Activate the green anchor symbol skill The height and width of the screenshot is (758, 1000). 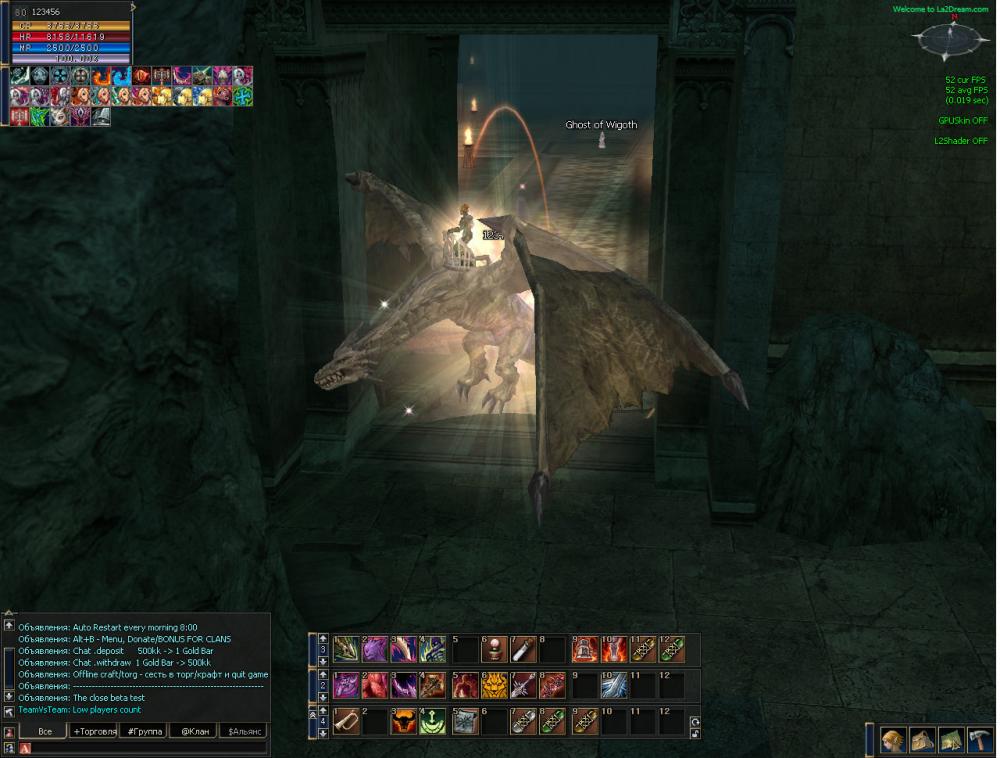point(433,721)
